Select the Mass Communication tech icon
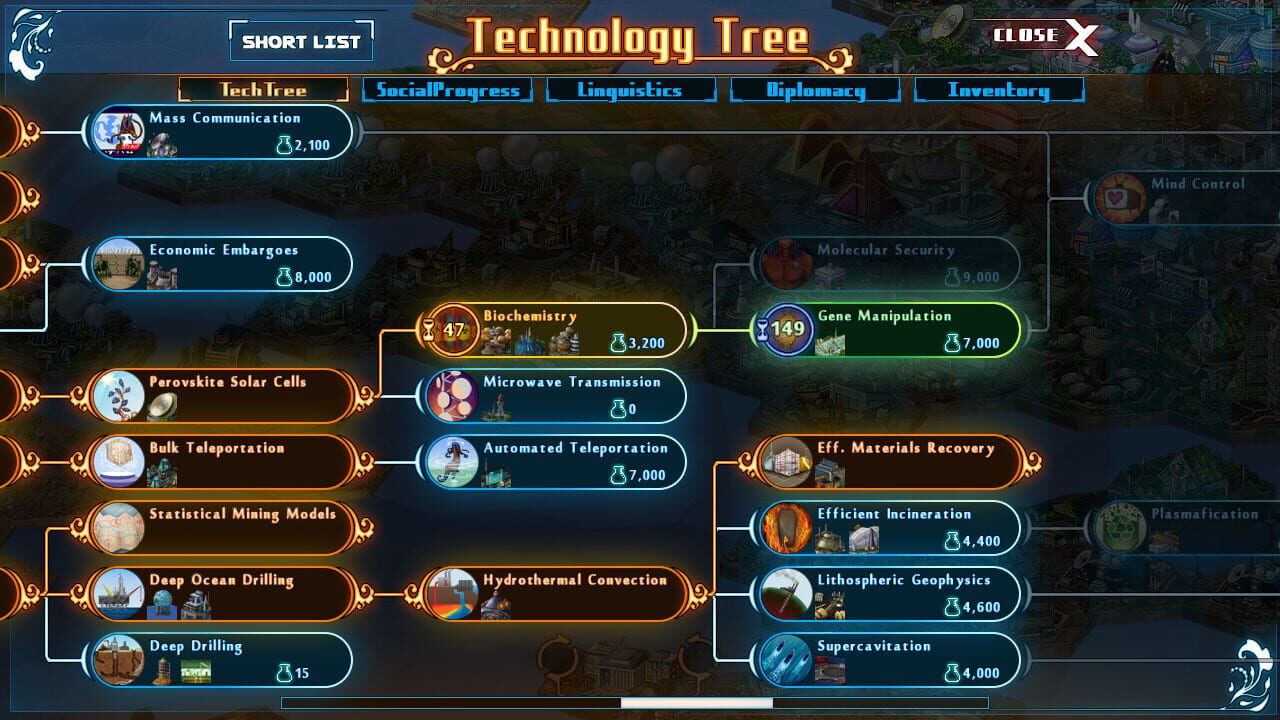The height and width of the screenshot is (720, 1280). tap(117, 130)
